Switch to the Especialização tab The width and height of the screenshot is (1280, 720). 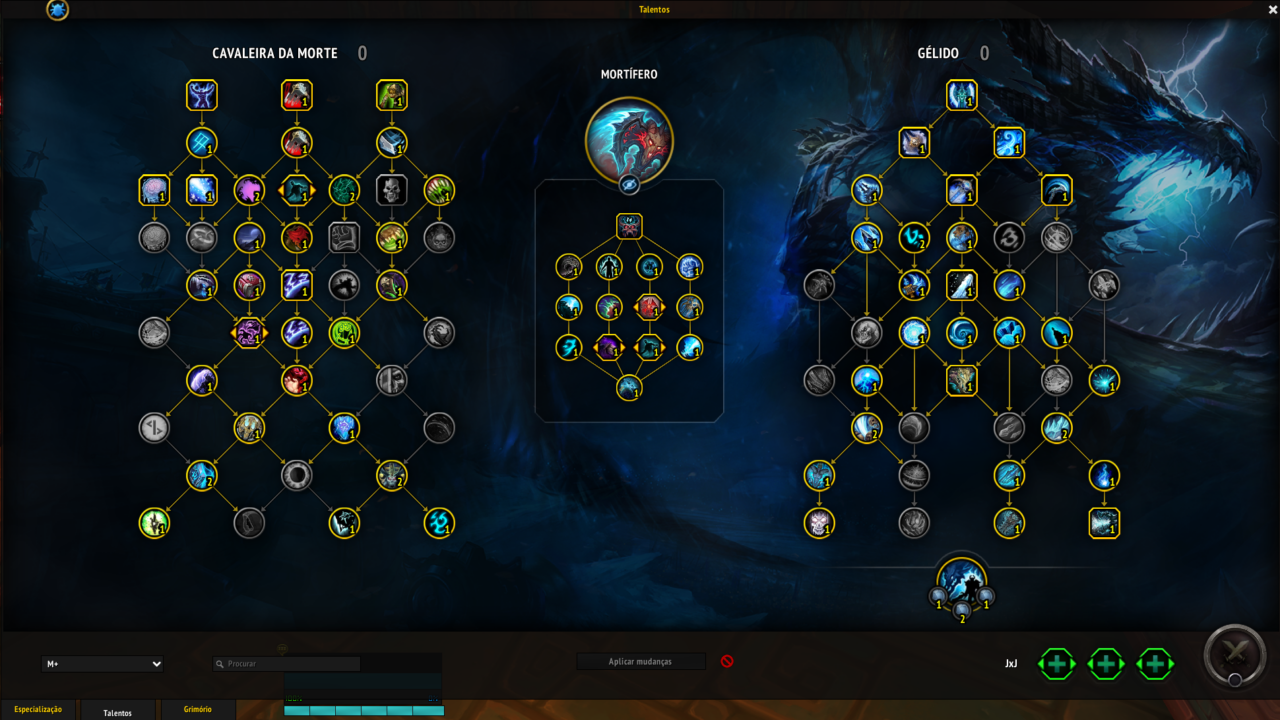[x=38, y=710]
